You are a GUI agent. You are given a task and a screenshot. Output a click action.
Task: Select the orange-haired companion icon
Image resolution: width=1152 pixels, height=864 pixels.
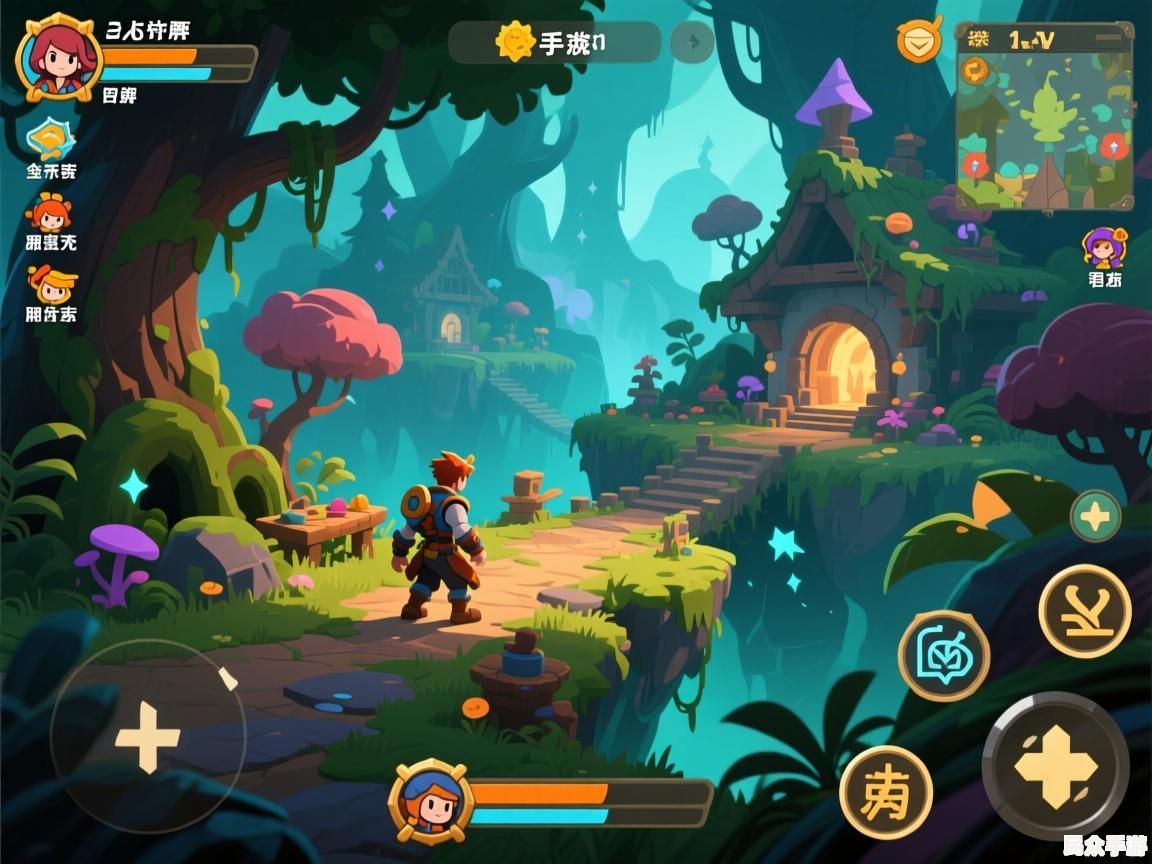tap(49, 213)
